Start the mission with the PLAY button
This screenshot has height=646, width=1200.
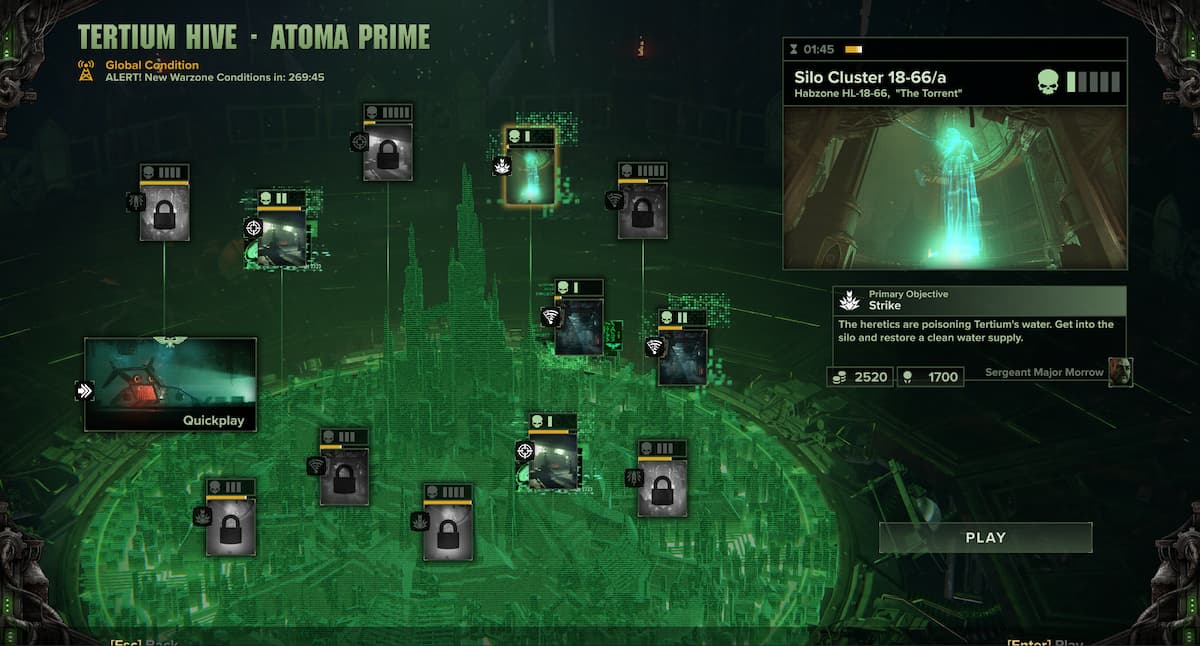point(985,538)
